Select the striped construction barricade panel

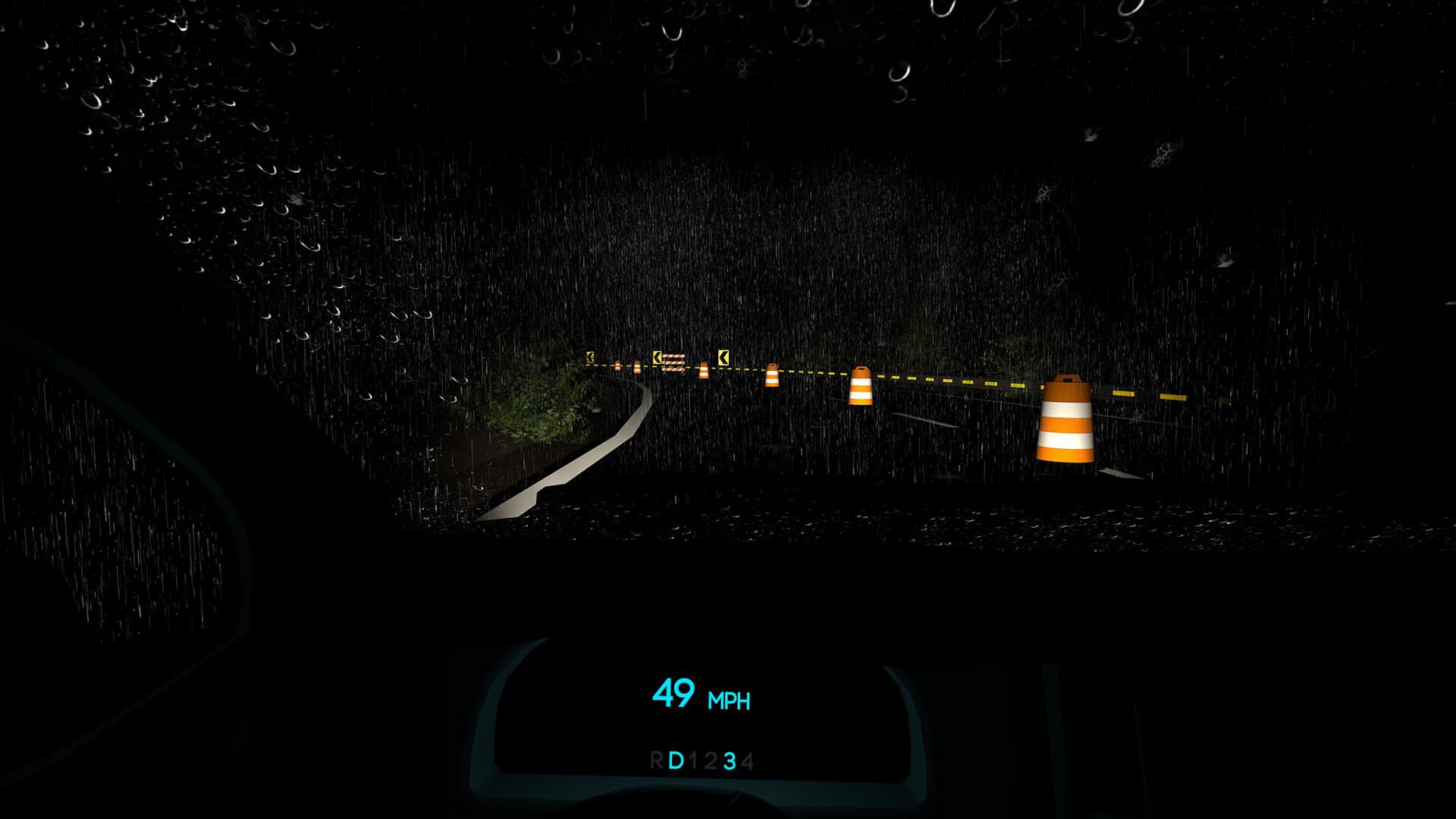[x=674, y=362]
